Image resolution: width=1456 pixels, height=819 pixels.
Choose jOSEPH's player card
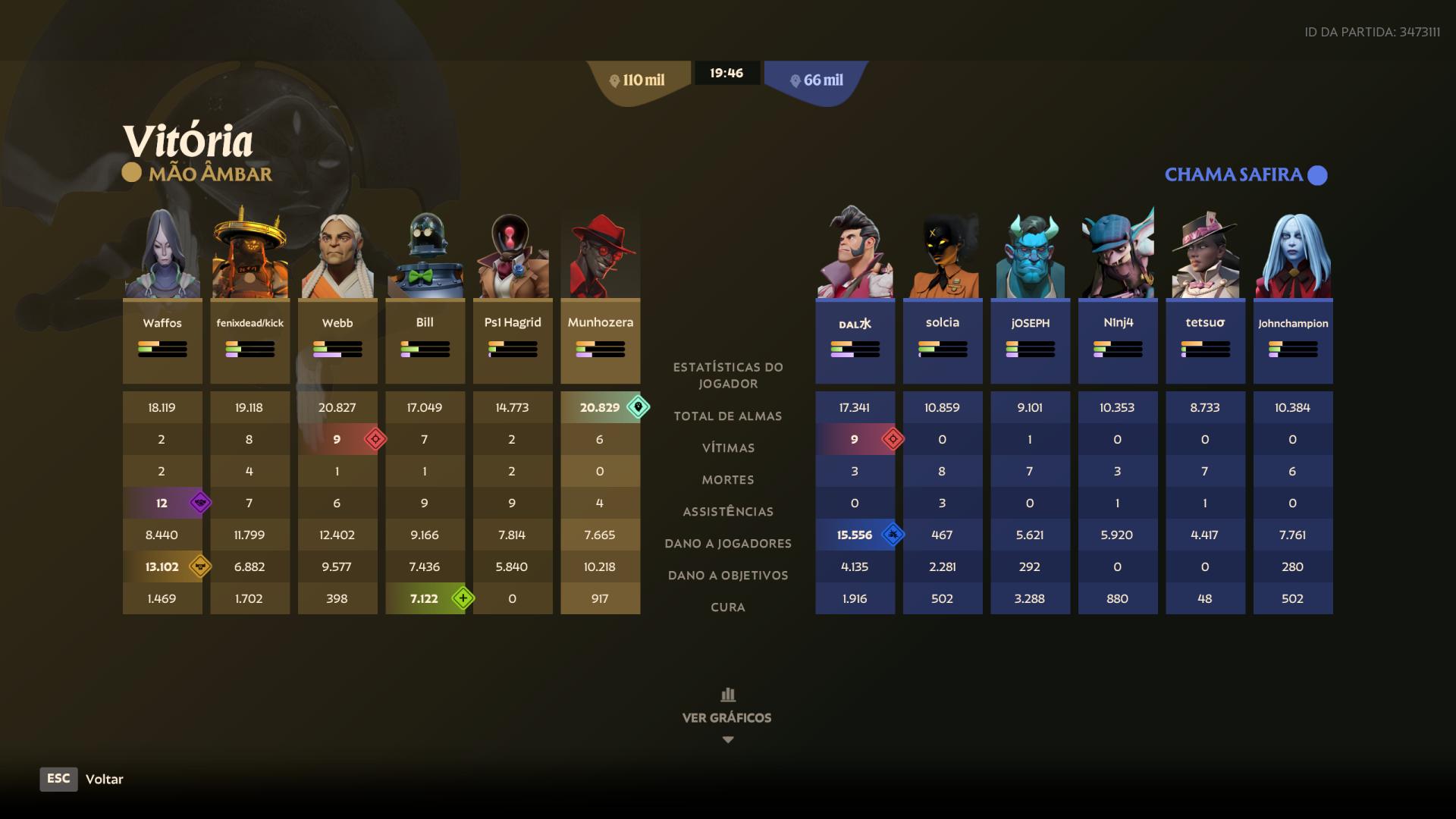[x=1030, y=340]
